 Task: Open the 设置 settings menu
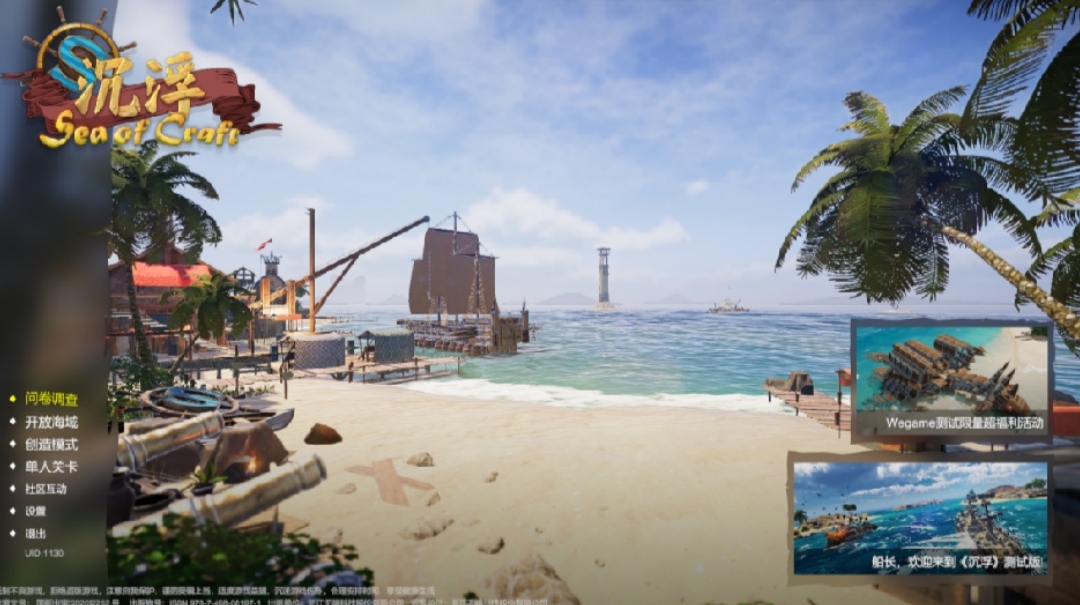[x=36, y=511]
